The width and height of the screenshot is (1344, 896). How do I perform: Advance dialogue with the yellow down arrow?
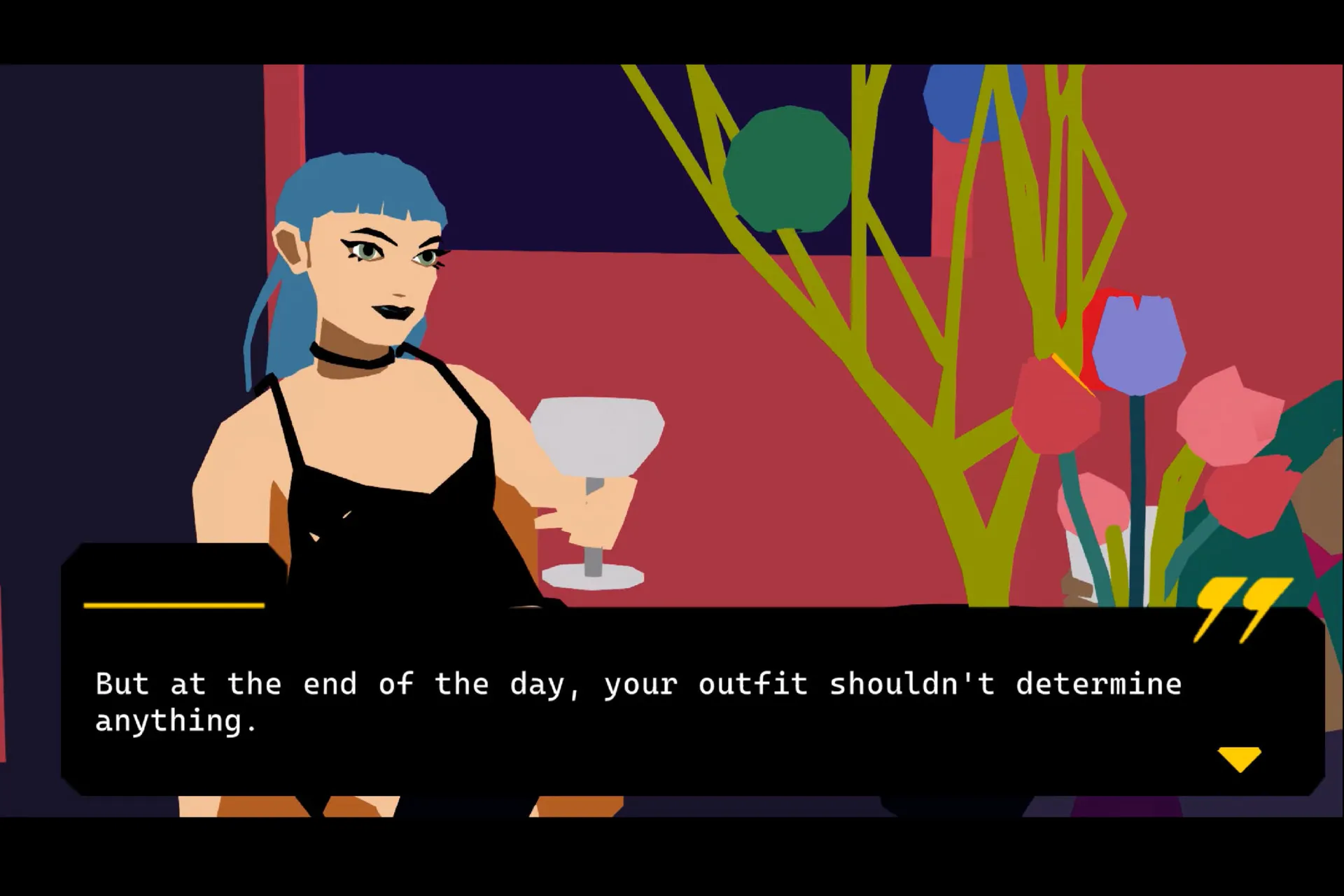tap(1239, 758)
